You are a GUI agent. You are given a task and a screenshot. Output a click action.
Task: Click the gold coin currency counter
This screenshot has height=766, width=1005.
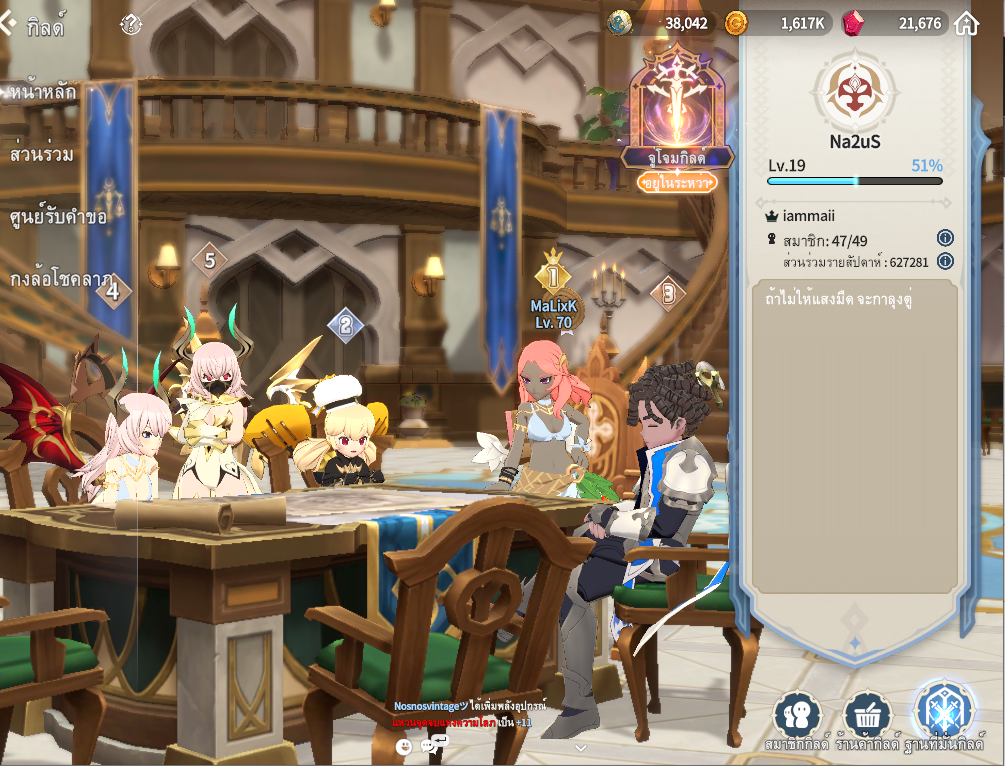(776, 23)
